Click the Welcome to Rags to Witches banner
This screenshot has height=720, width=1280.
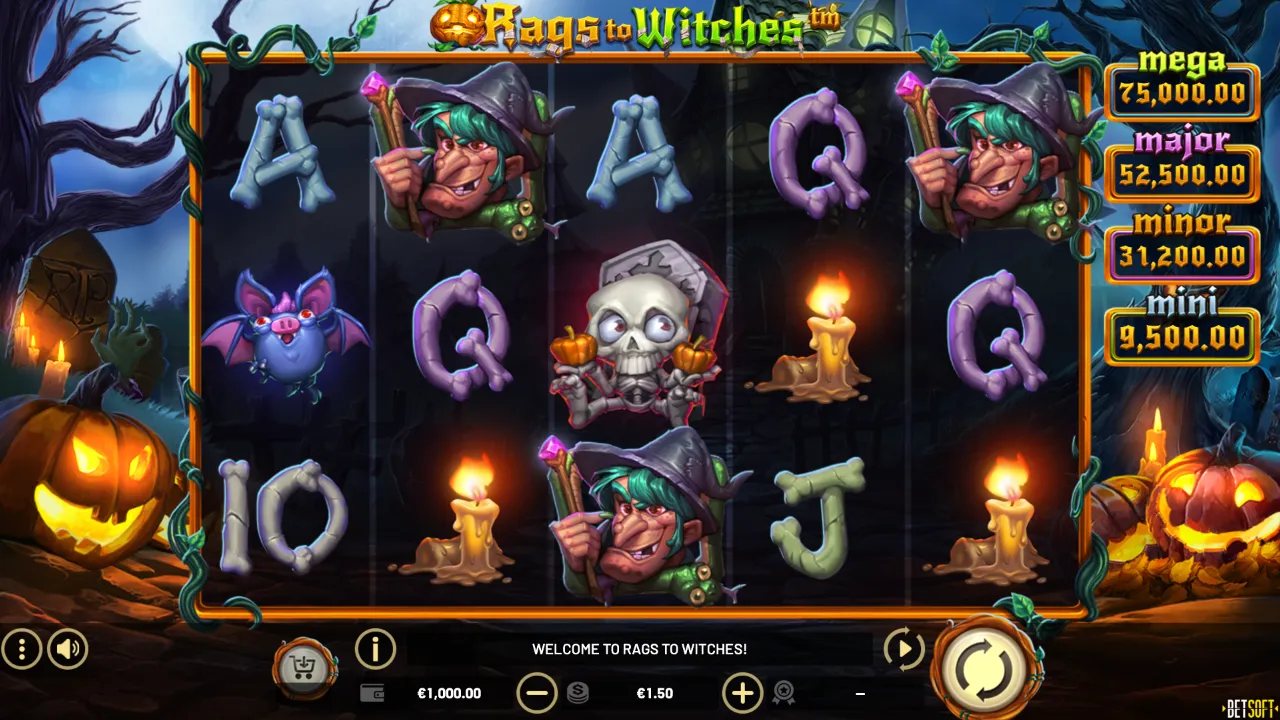point(640,649)
